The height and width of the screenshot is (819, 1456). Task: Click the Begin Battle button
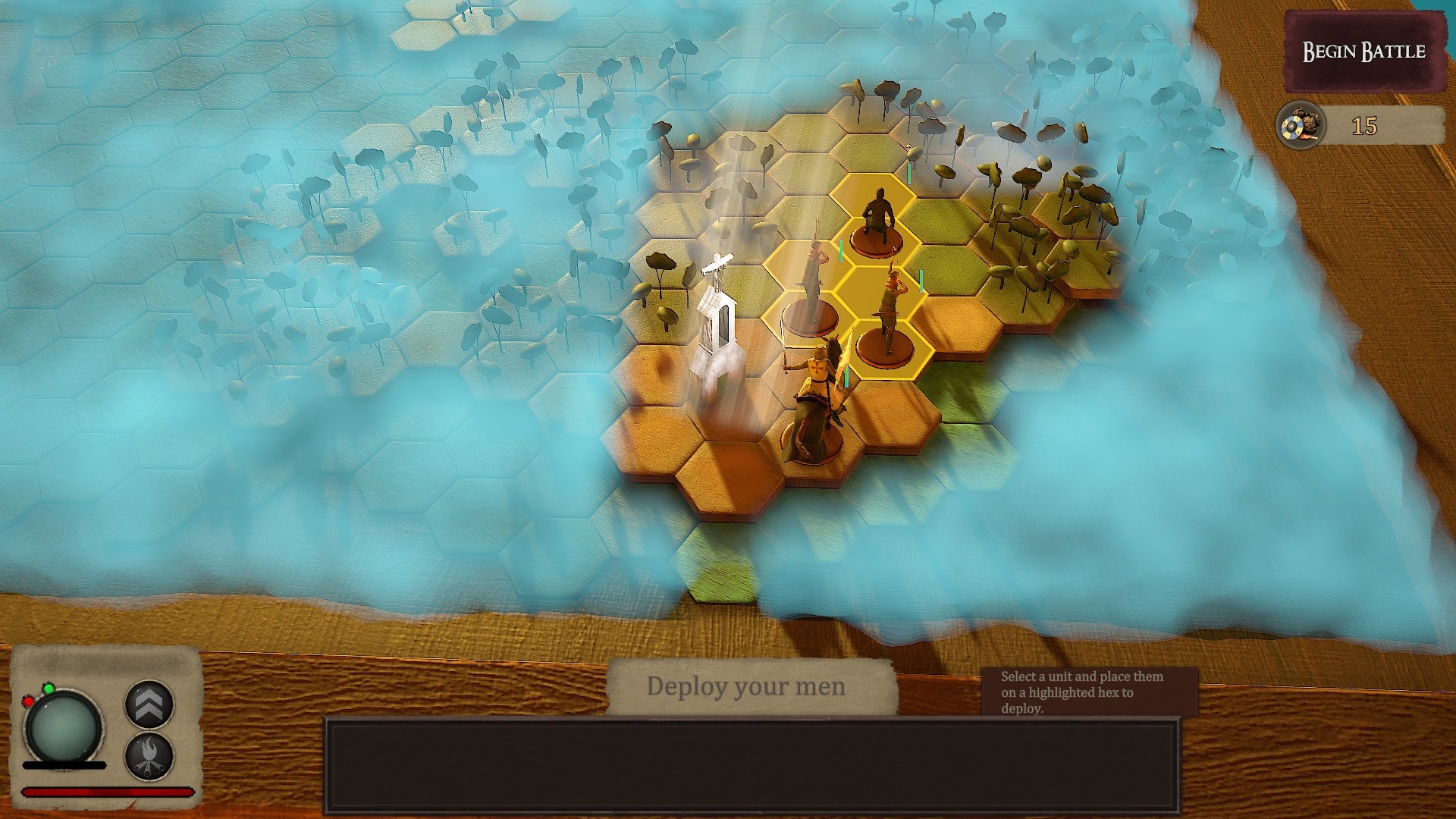[1363, 52]
